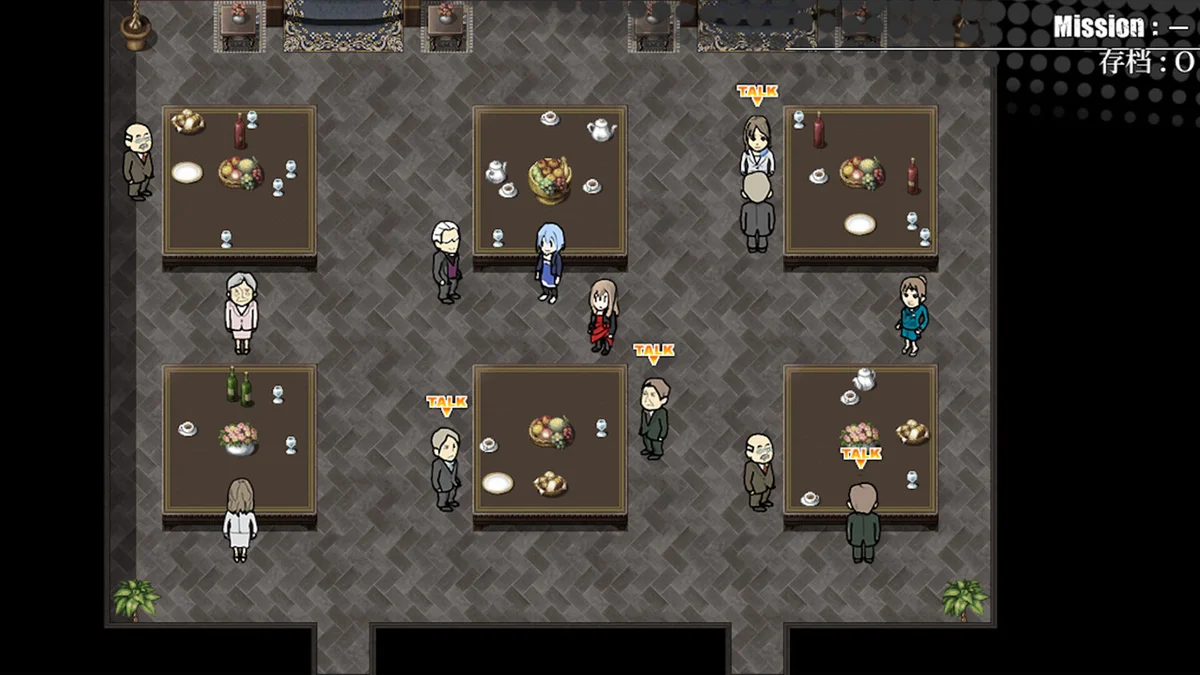Click the TALK marker above the grey-haired man
Image resolution: width=1200 pixels, height=675 pixels.
pos(447,404)
